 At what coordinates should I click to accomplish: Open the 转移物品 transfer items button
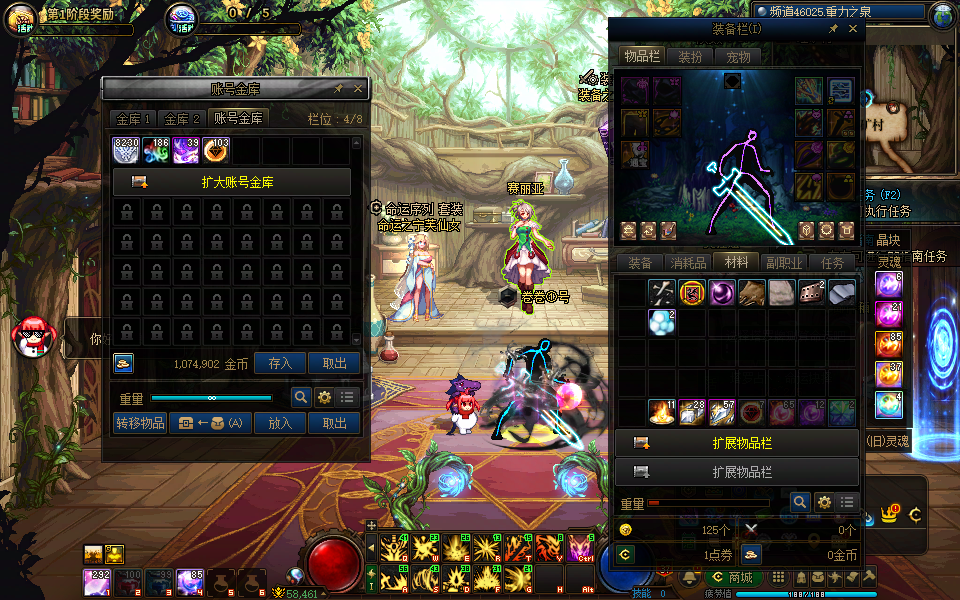[139, 423]
